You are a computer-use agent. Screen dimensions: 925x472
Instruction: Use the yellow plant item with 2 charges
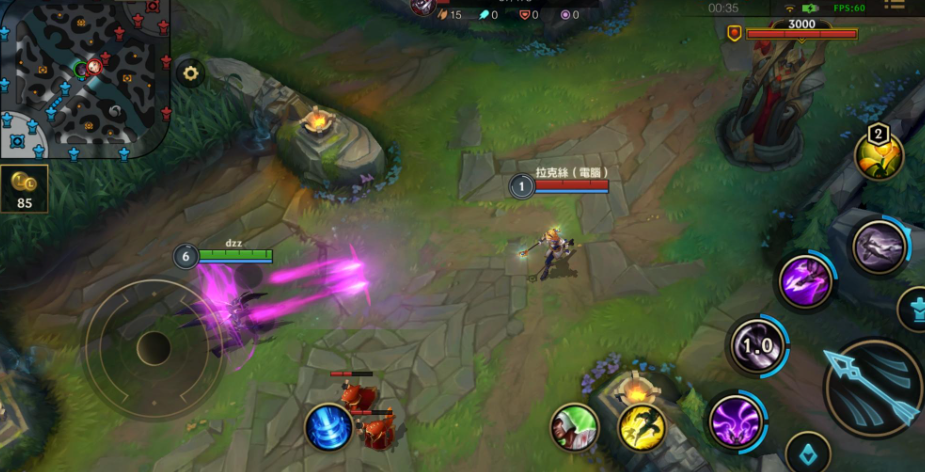pos(879,155)
